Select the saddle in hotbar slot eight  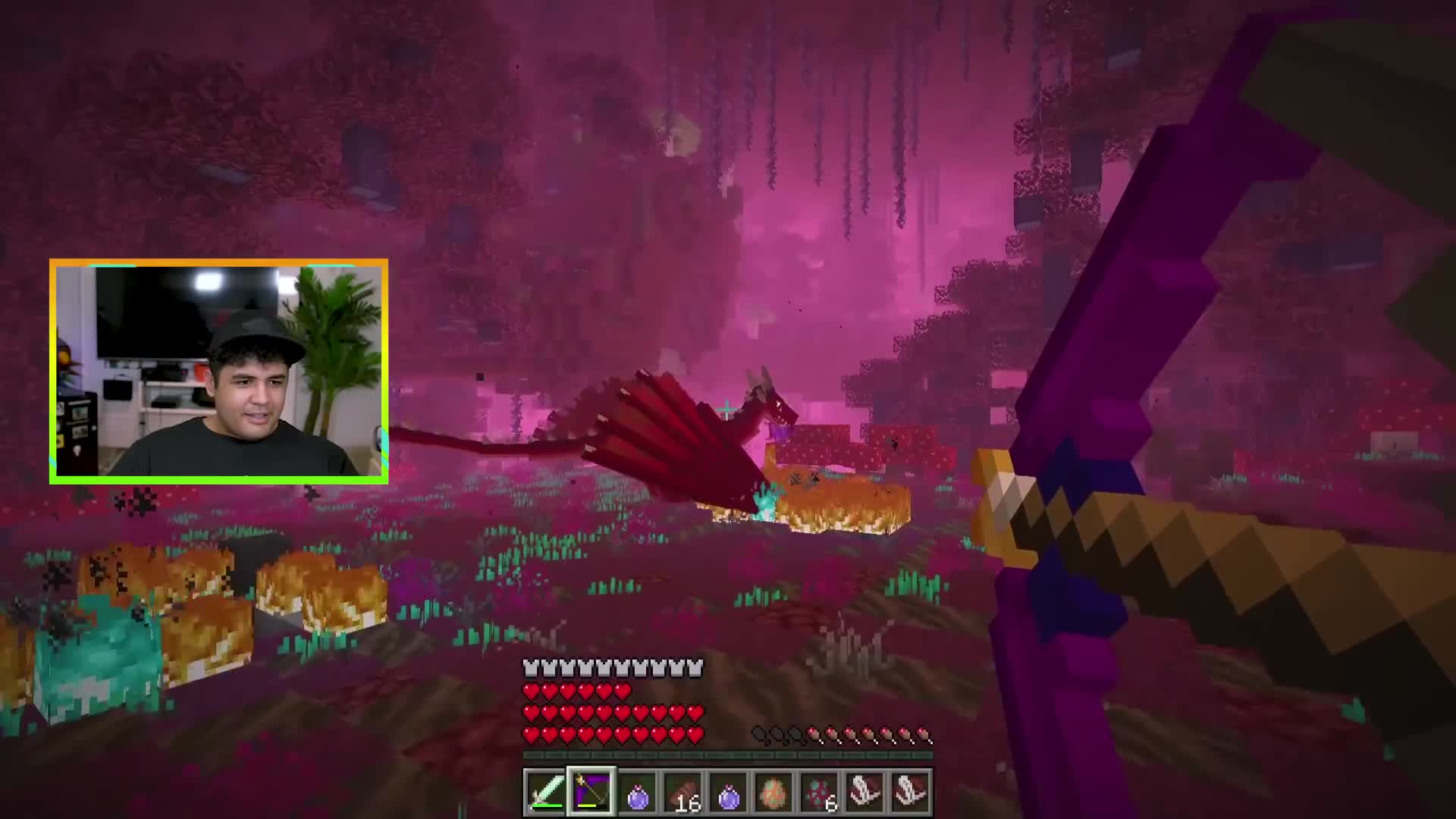pos(863,790)
